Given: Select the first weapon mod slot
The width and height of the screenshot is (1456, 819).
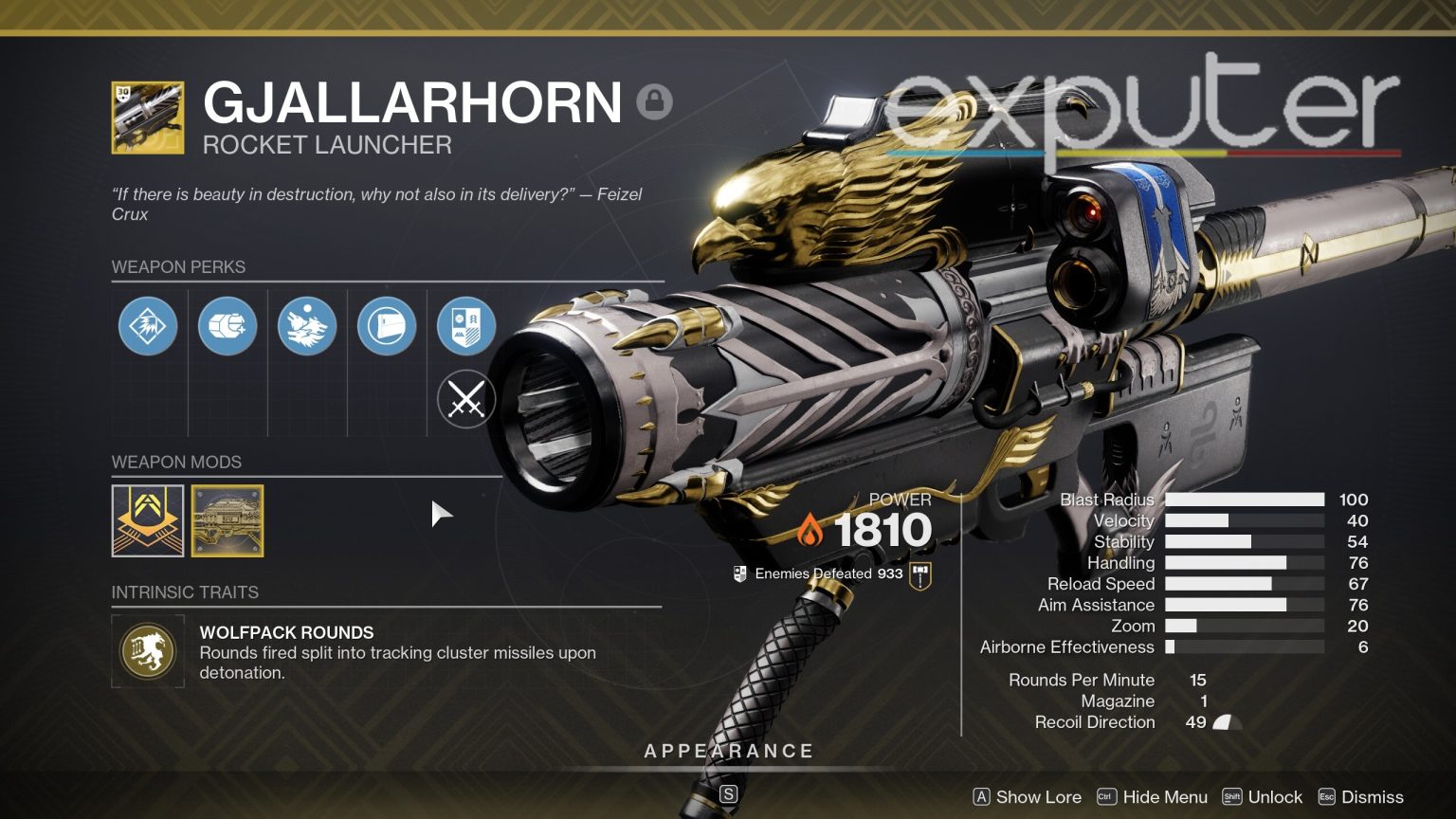Looking at the screenshot, I should point(147,520).
